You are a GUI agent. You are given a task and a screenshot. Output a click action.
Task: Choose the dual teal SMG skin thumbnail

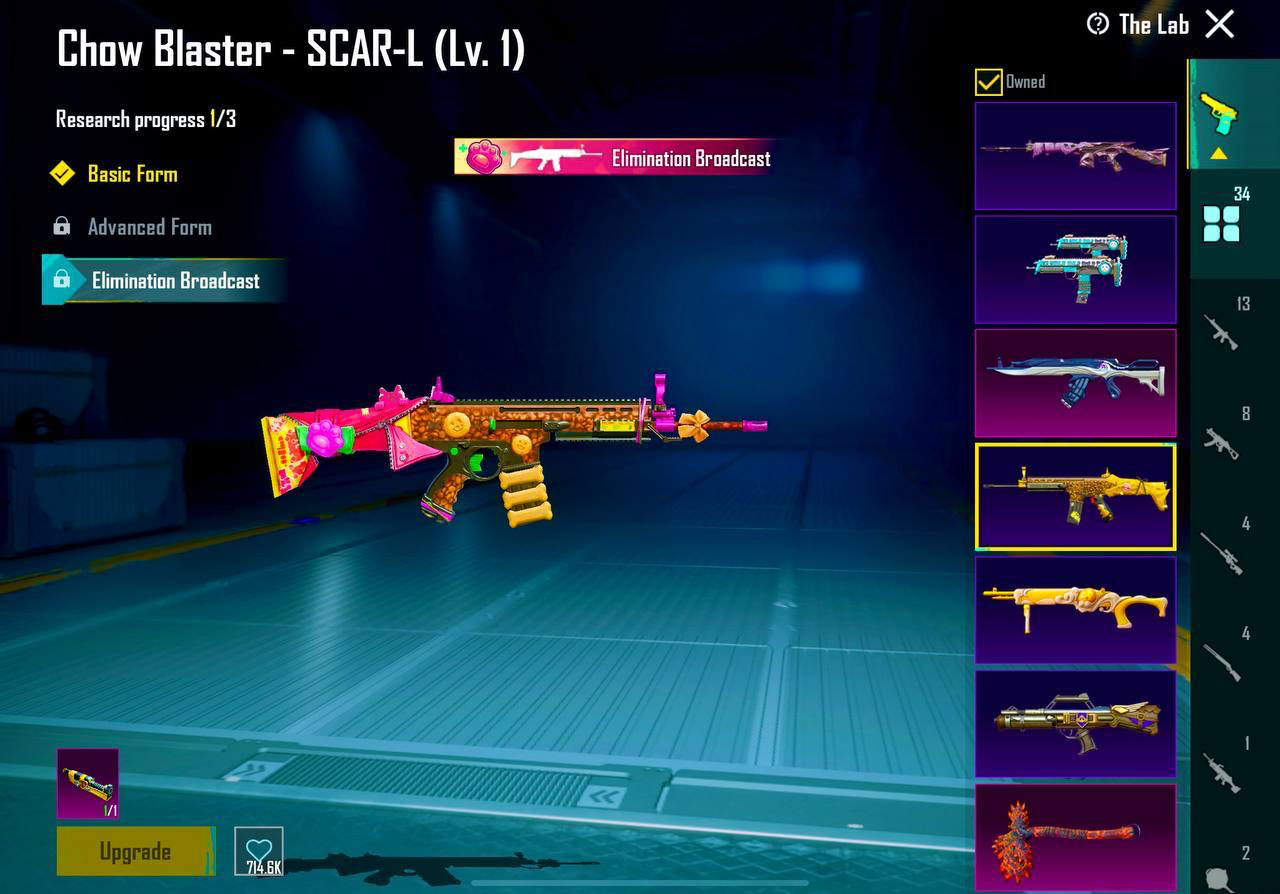[1075, 269]
